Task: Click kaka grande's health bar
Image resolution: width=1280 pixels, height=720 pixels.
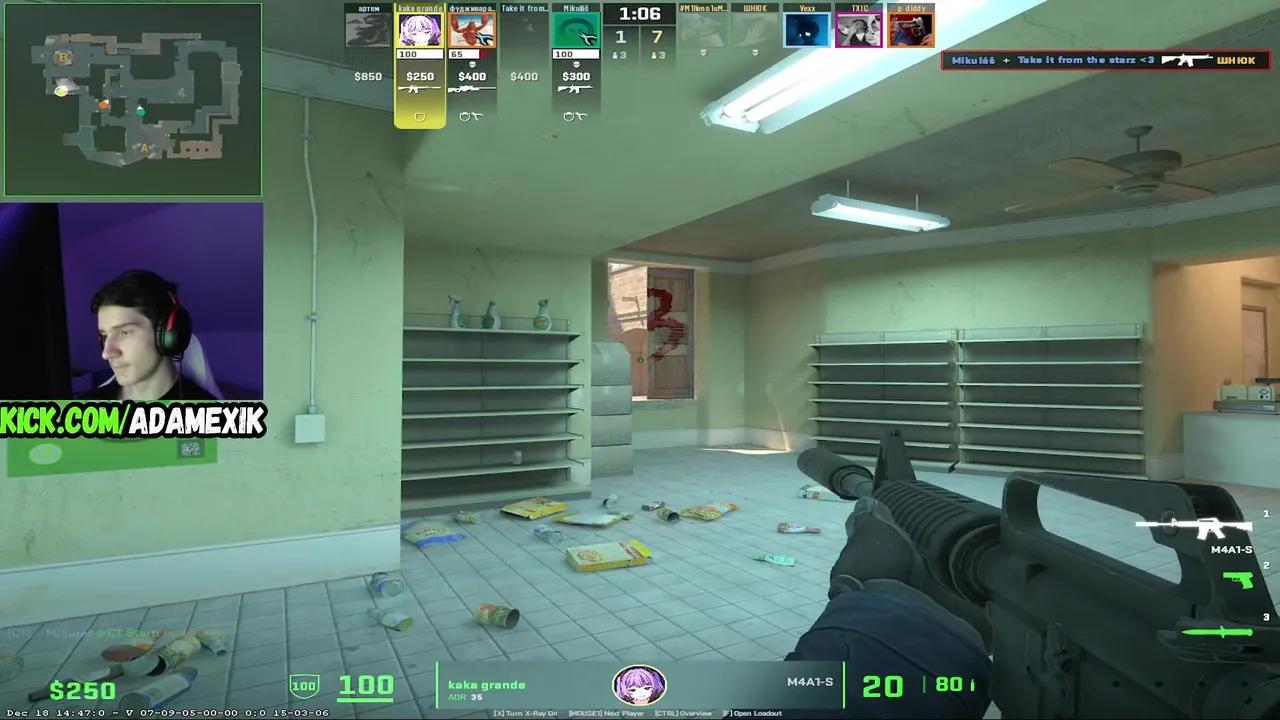Action: click(x=420, y=55)
